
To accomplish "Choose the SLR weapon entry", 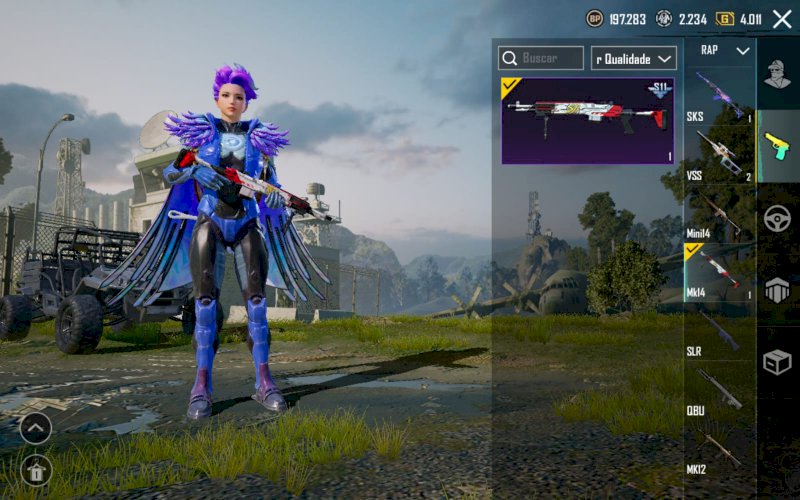I will pos(719,330).
